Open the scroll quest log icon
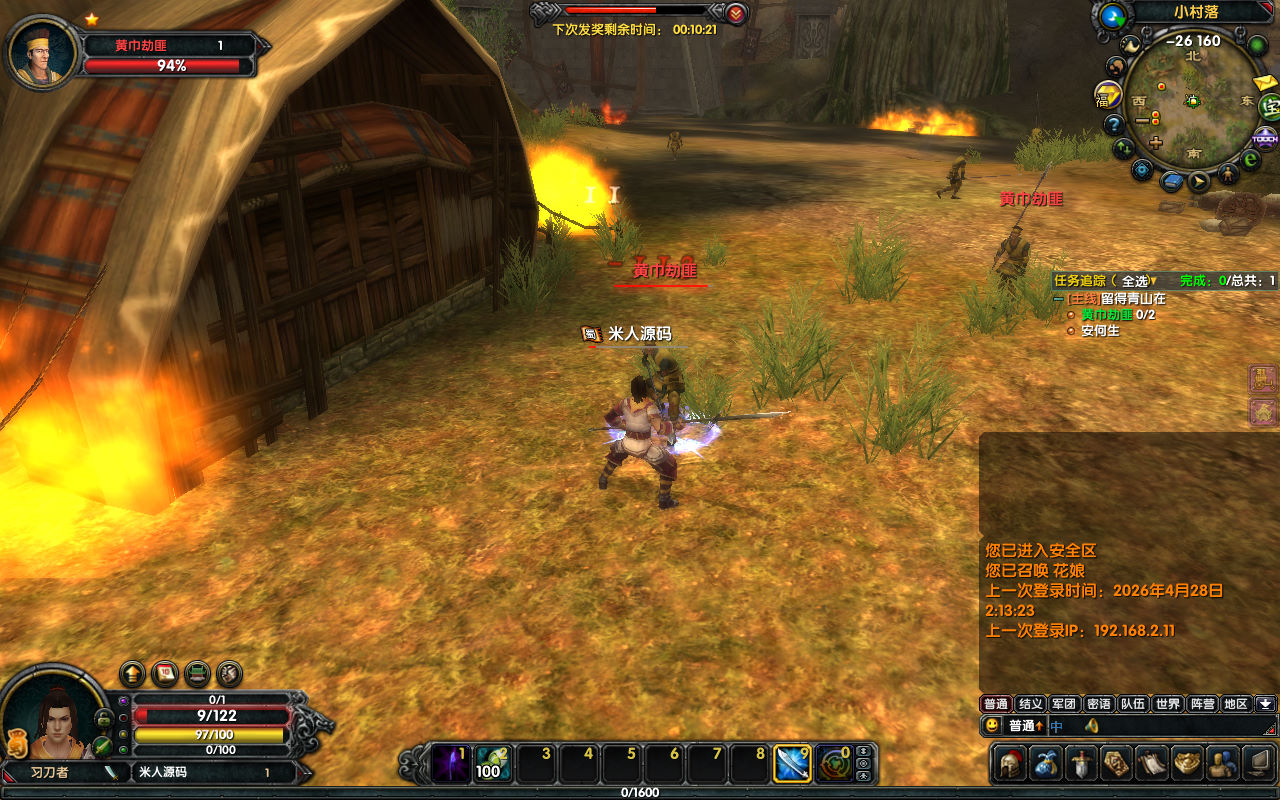The image size is (1280, 800). (x=1152, y=764)
